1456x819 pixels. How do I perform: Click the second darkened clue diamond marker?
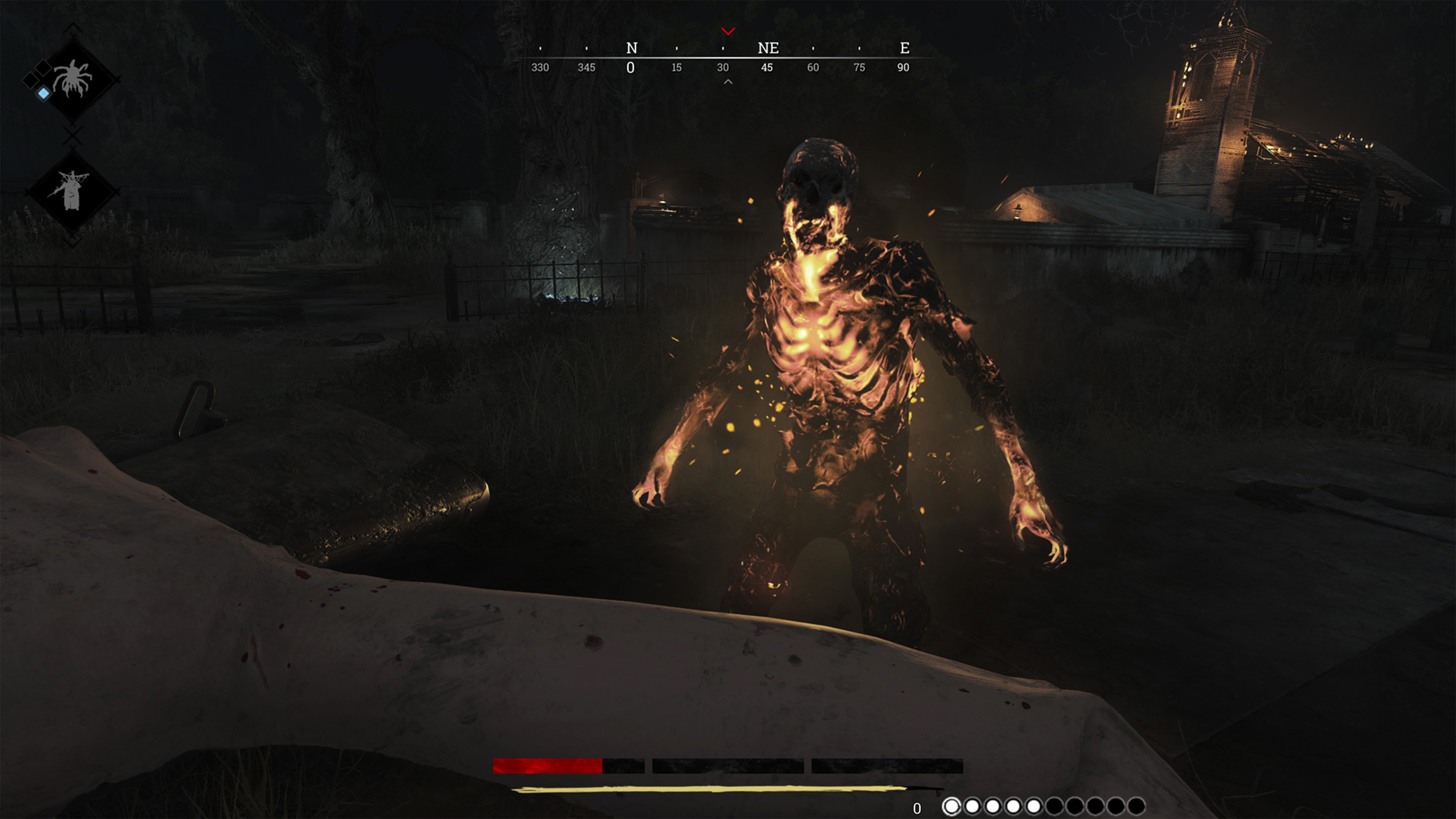(x=31, y=80)
